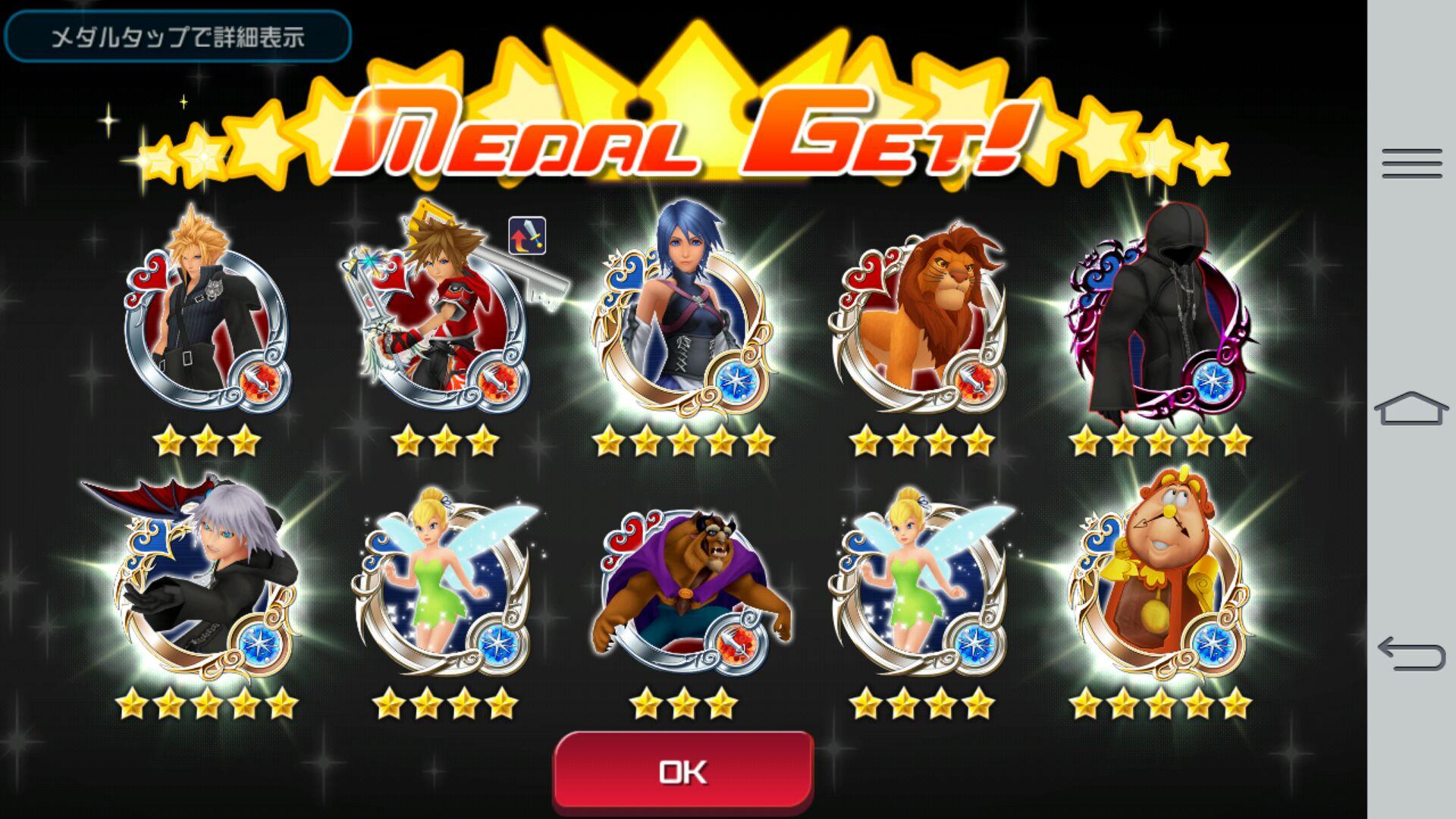Viewport: 1456px width, 819px height.
Task: Confirm with the red OK button
Action: (683, 772)
